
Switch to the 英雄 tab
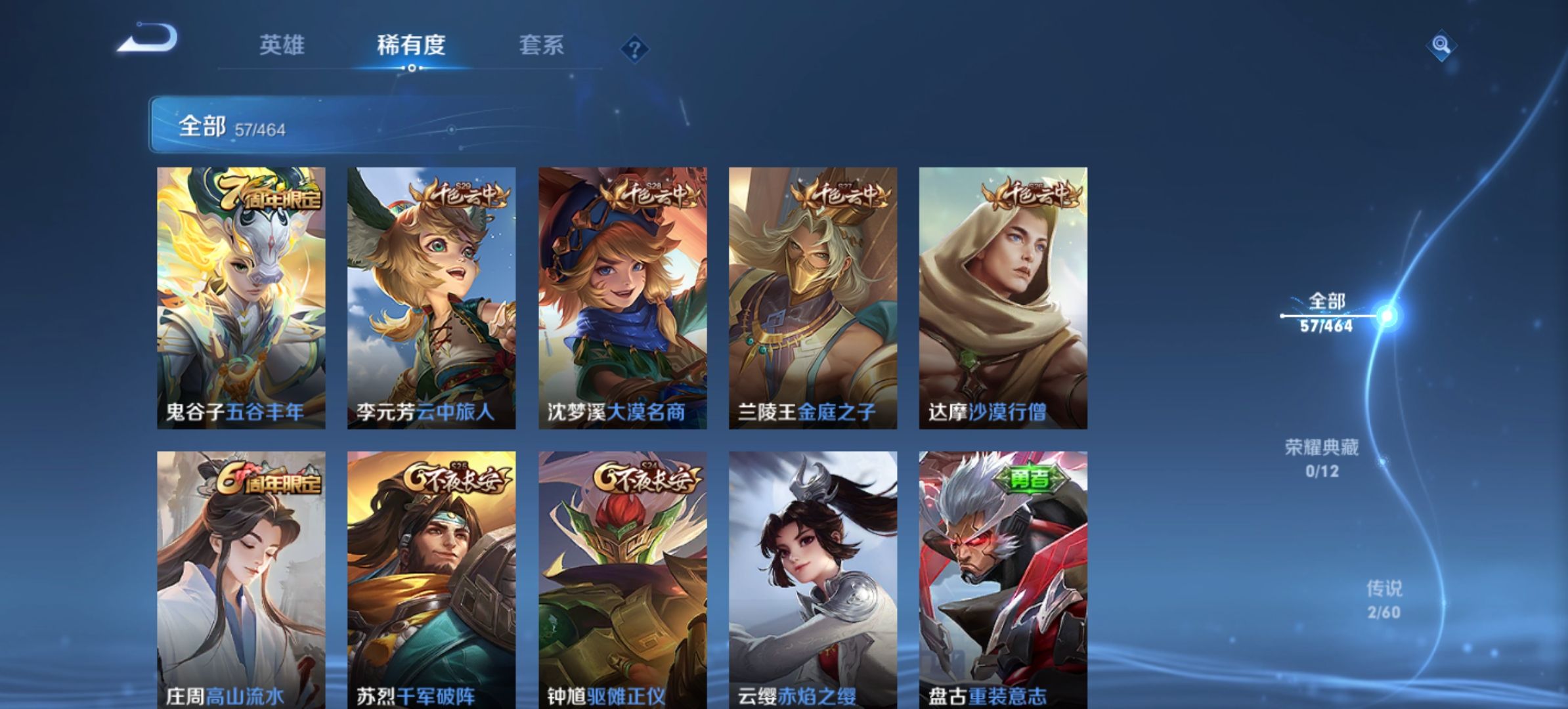[282, 45]
